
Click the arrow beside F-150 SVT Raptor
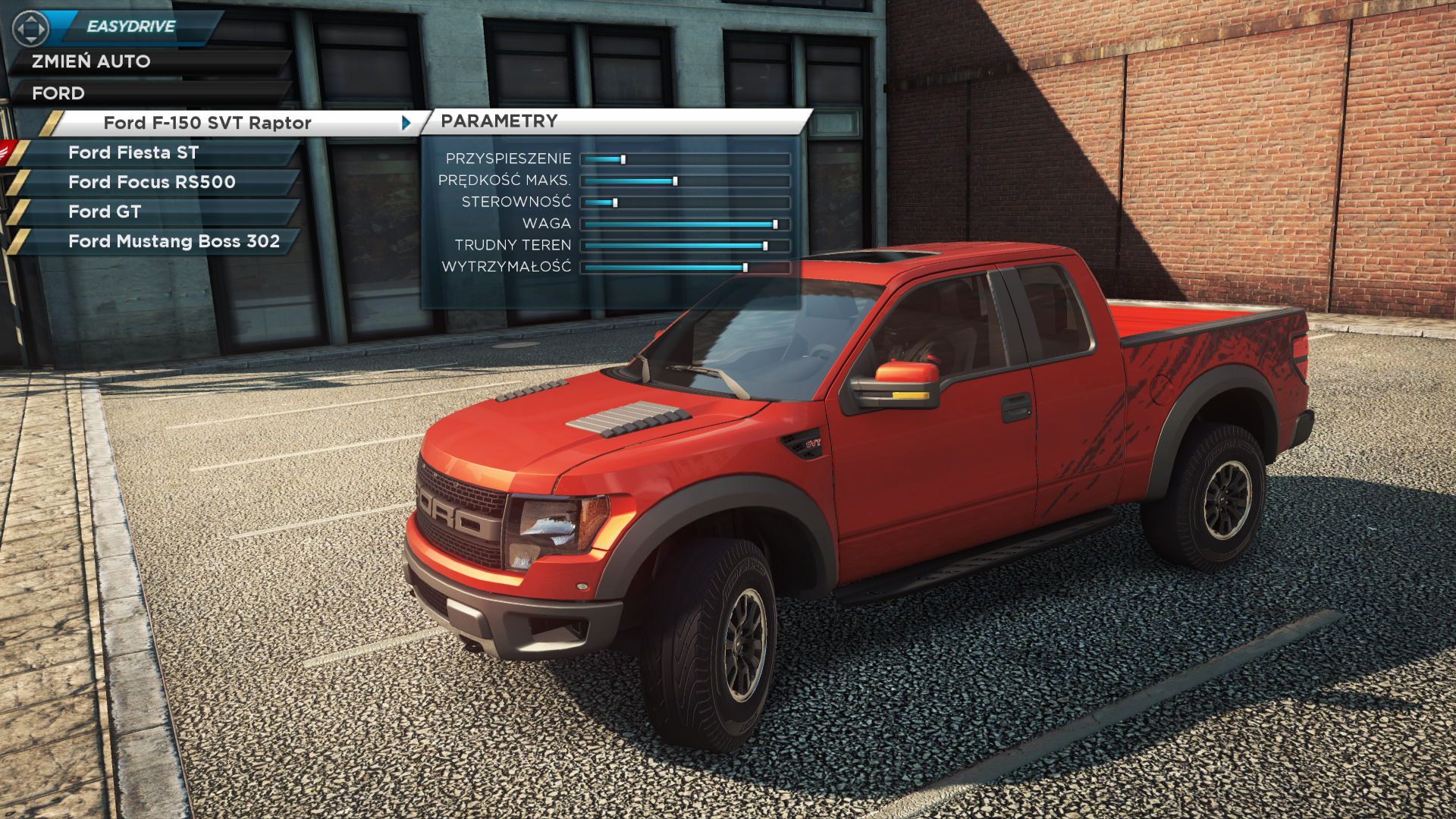pyautogui.click(x=406, y=123)
